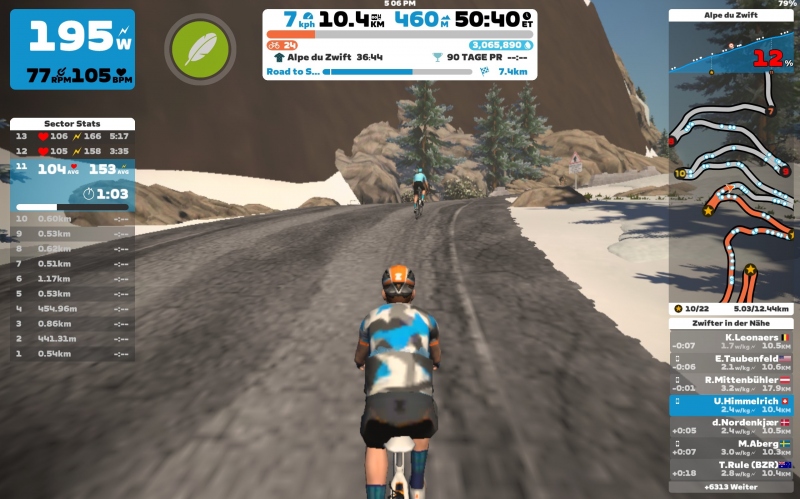Select K.Leonaers in the nearby riders list
The image size is (800, 499).
point(731,342)
